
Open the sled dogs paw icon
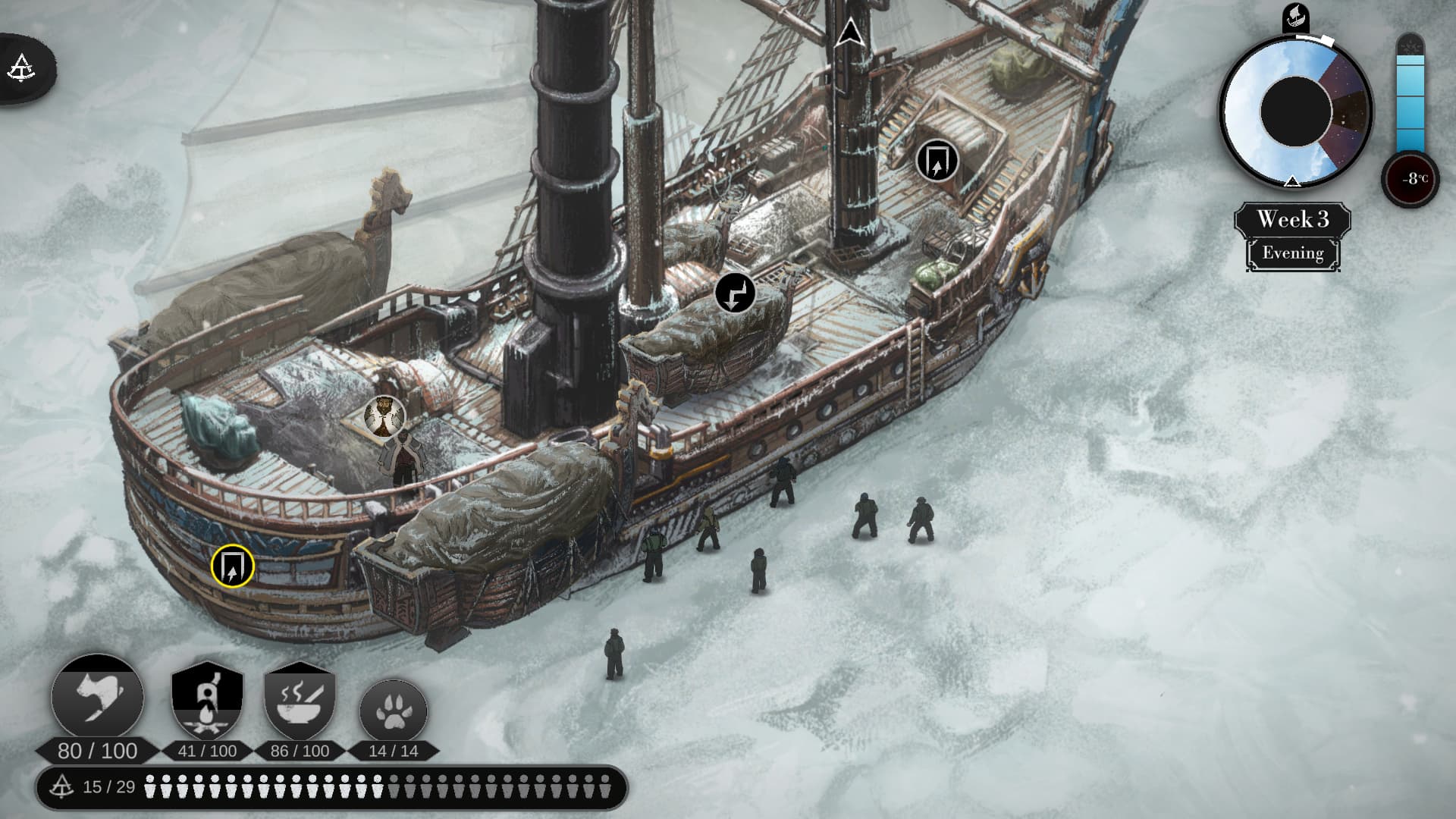393,713
